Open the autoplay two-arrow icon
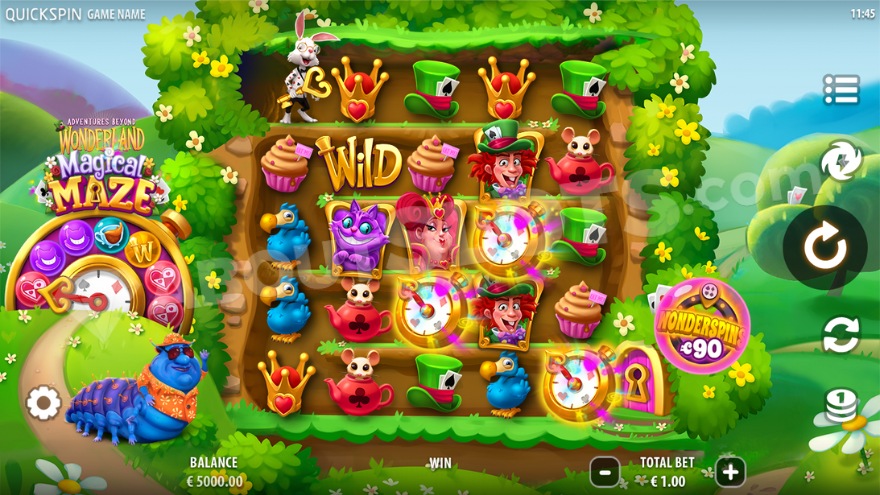The image size is (880, 495). (x=841, y=335)
